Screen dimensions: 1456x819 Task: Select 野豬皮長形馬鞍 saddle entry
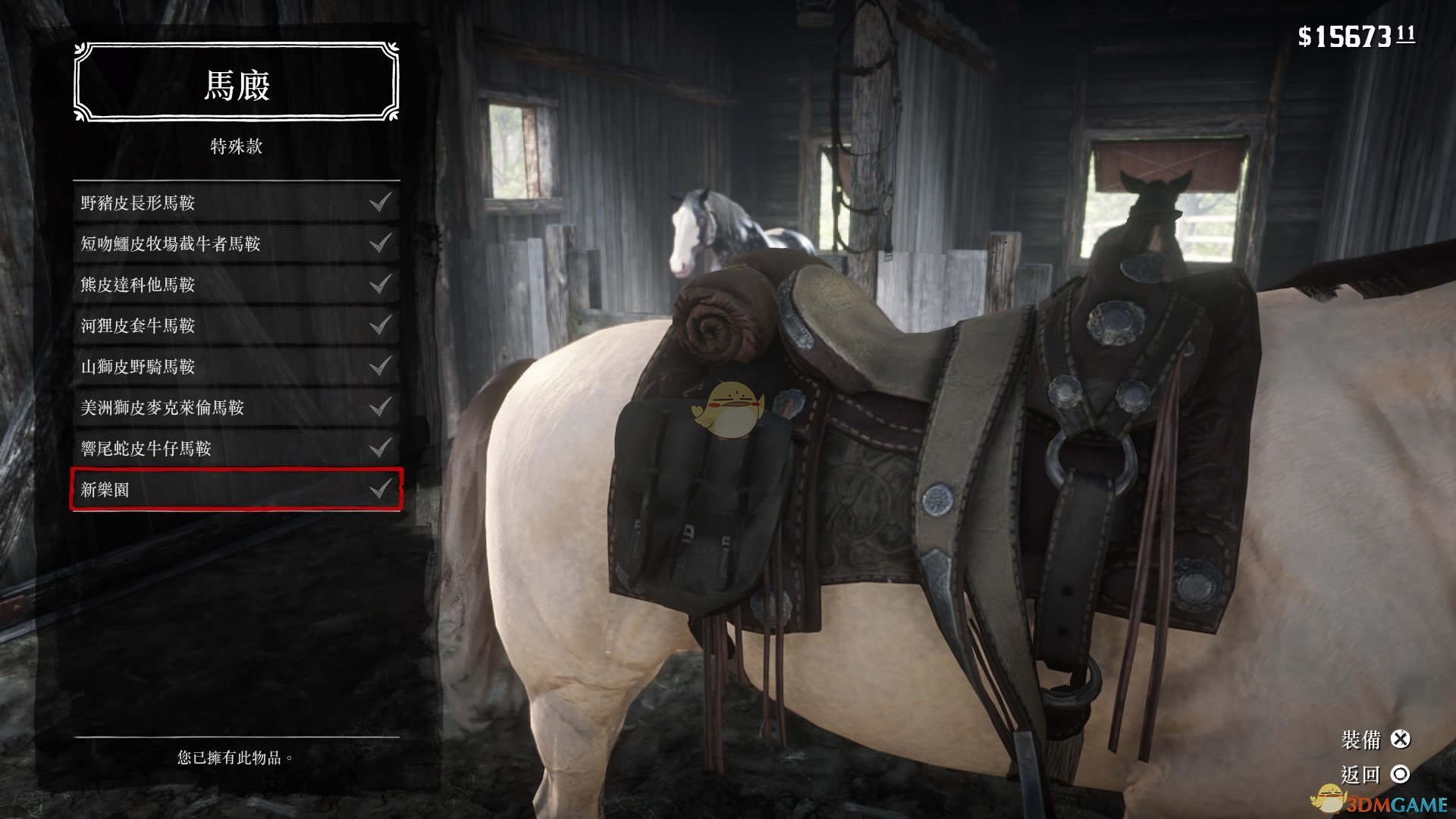point(236,202)
